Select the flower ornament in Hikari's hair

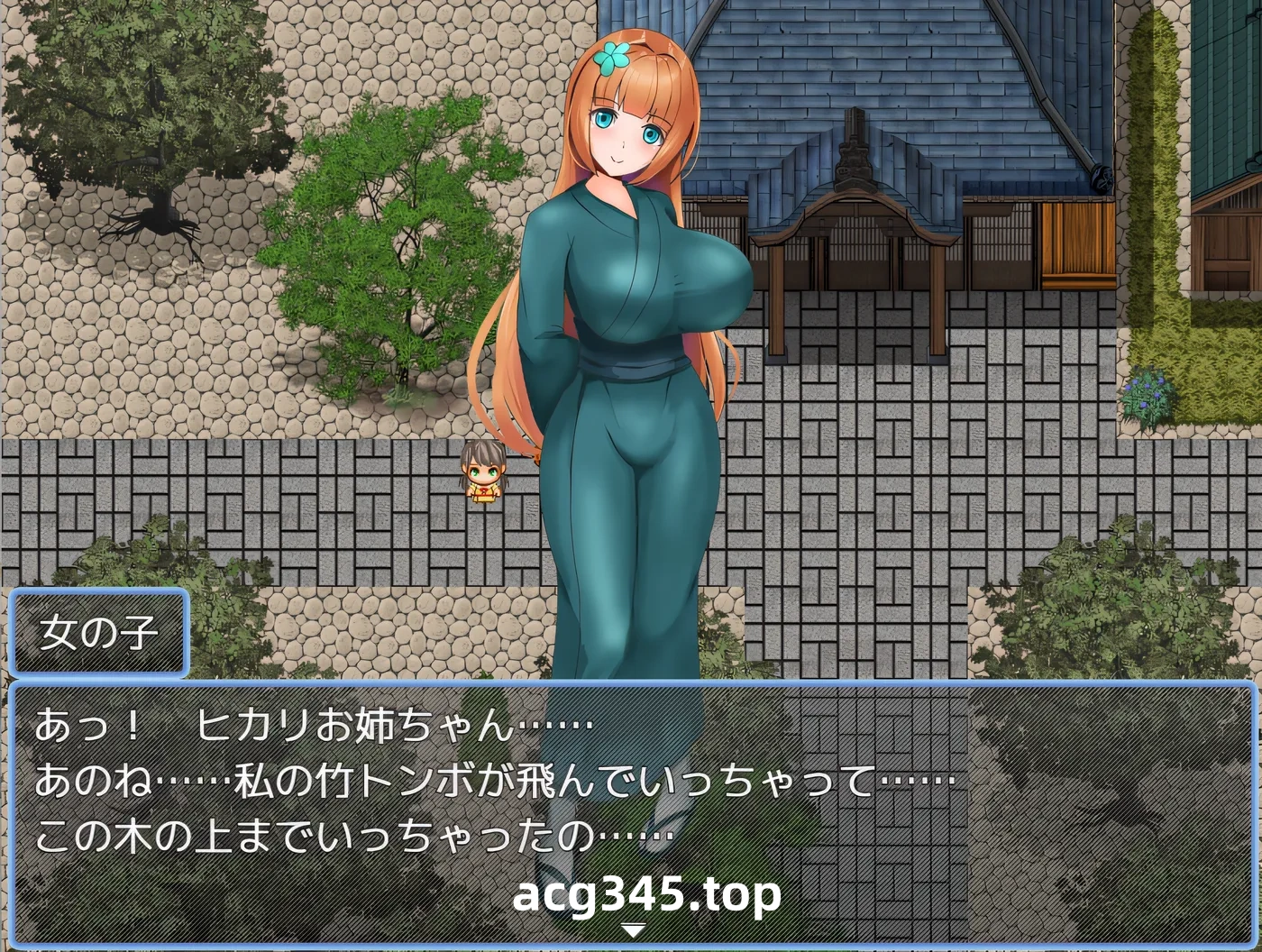611,56
